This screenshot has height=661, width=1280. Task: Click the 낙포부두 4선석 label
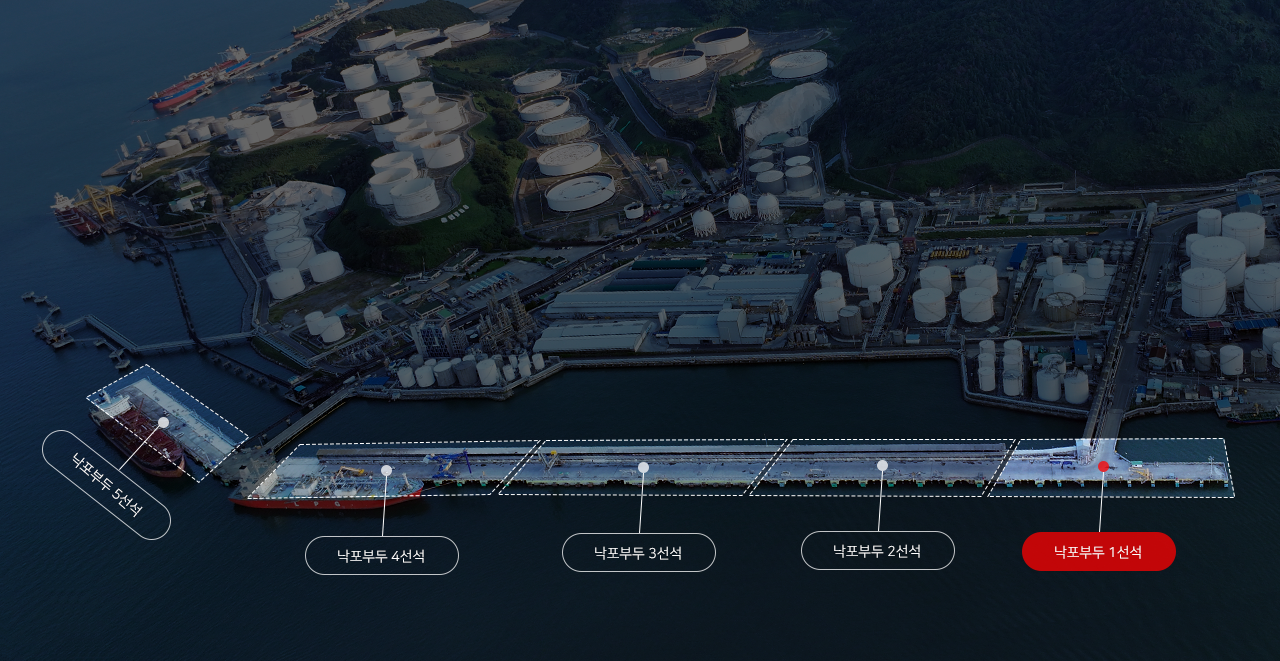coord(381,555)
